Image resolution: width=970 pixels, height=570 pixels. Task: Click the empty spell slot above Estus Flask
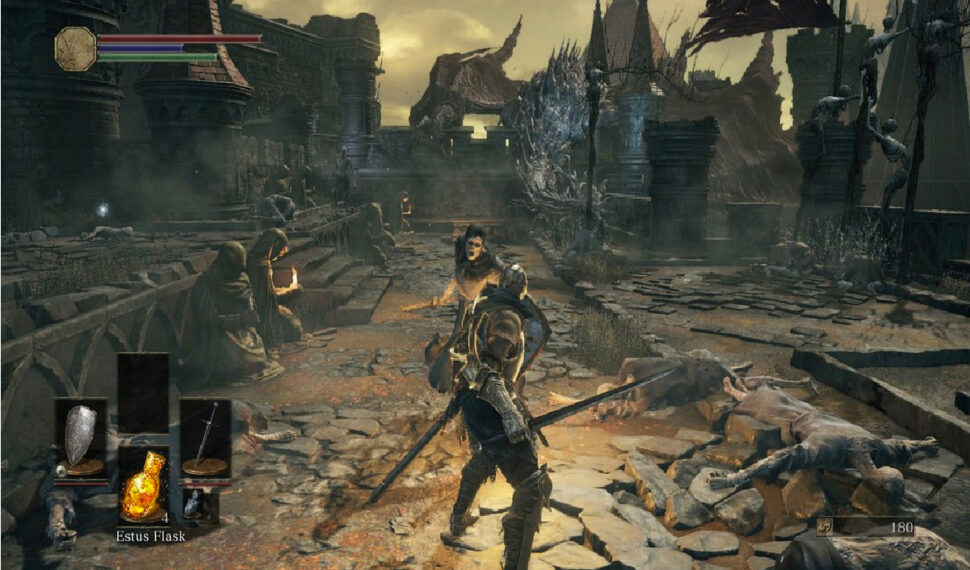(143, 392)
